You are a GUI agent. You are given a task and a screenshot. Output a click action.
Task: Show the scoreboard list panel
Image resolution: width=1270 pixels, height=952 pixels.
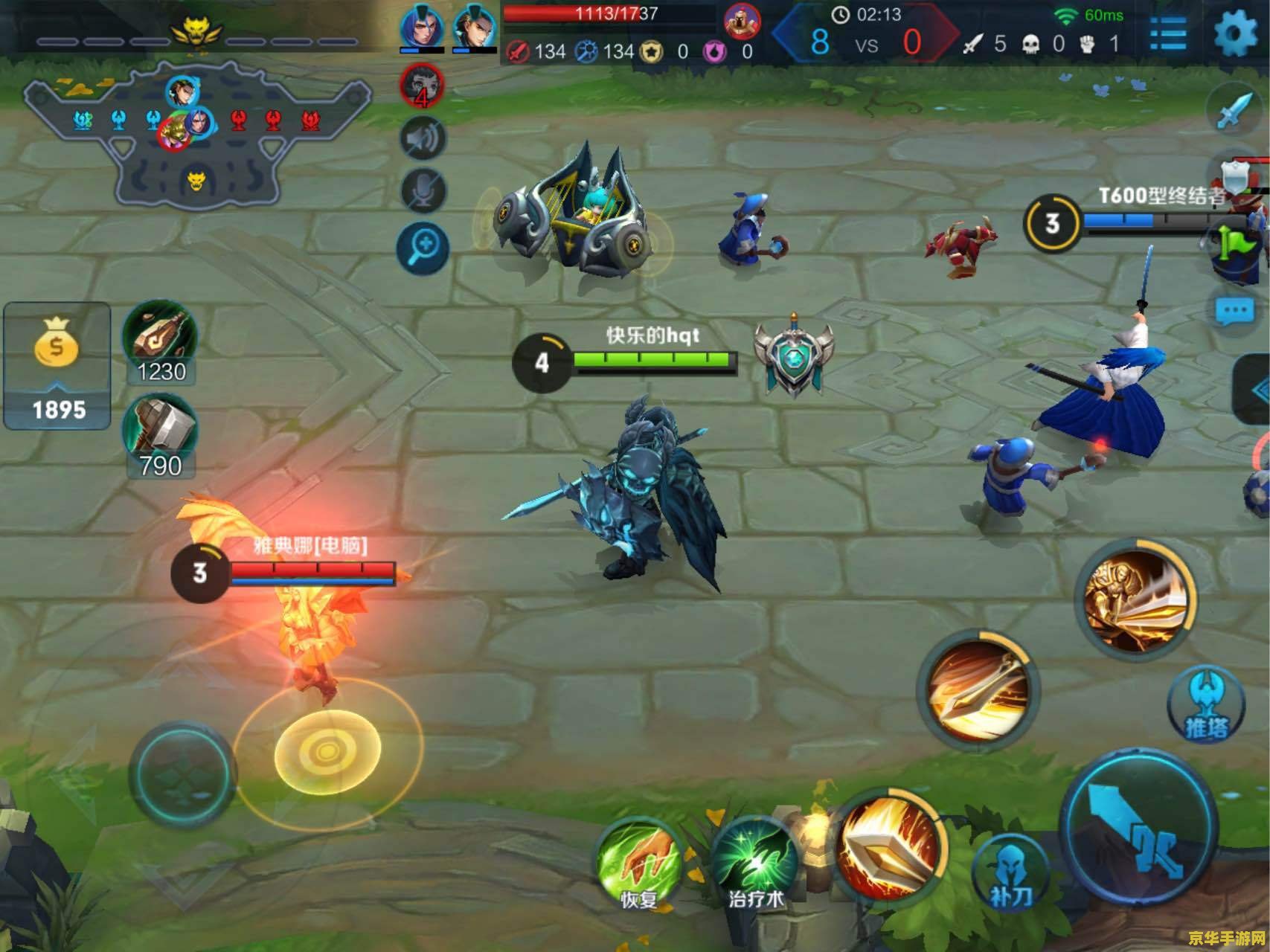(1169, 33)
